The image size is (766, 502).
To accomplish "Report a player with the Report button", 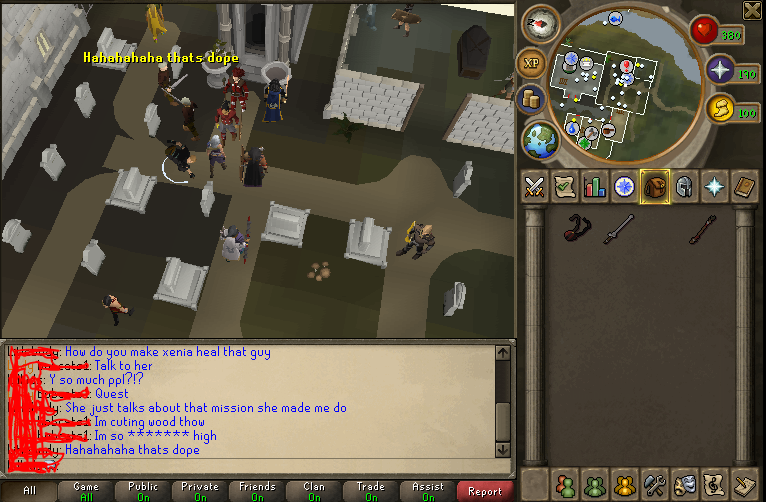I will point(485,491).
